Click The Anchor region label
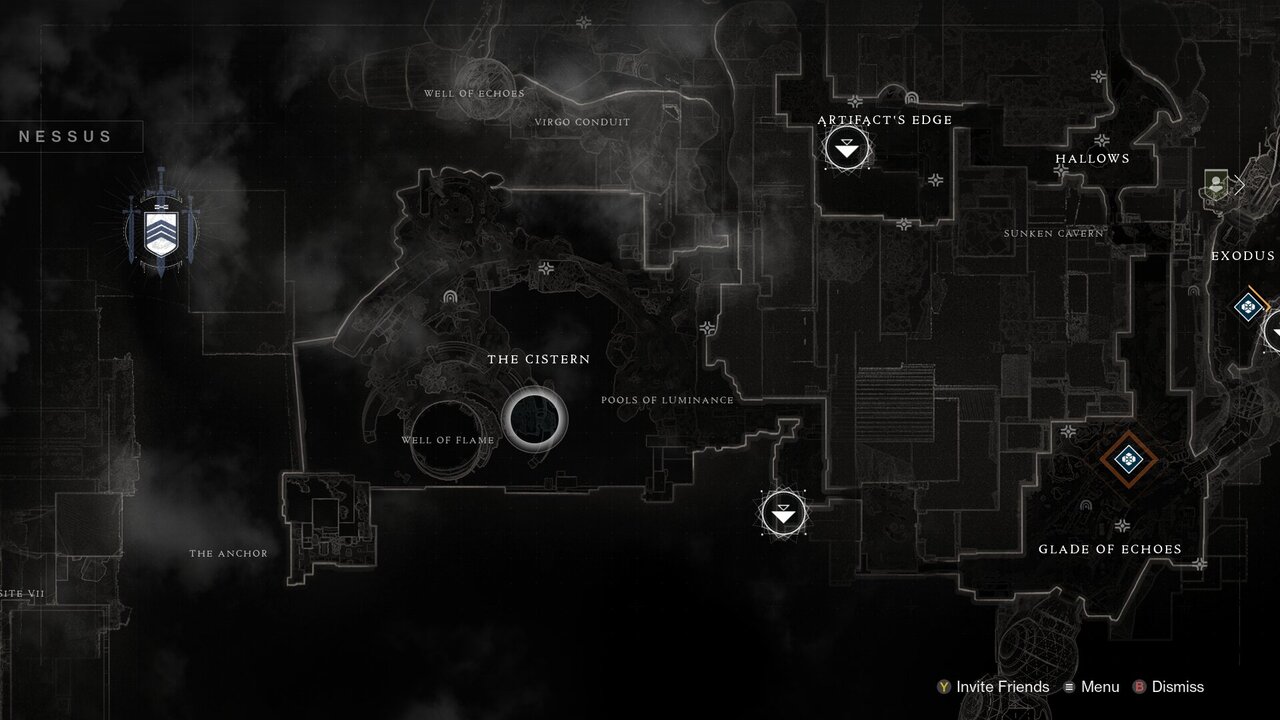The image size is (1280, 720). 229,552
